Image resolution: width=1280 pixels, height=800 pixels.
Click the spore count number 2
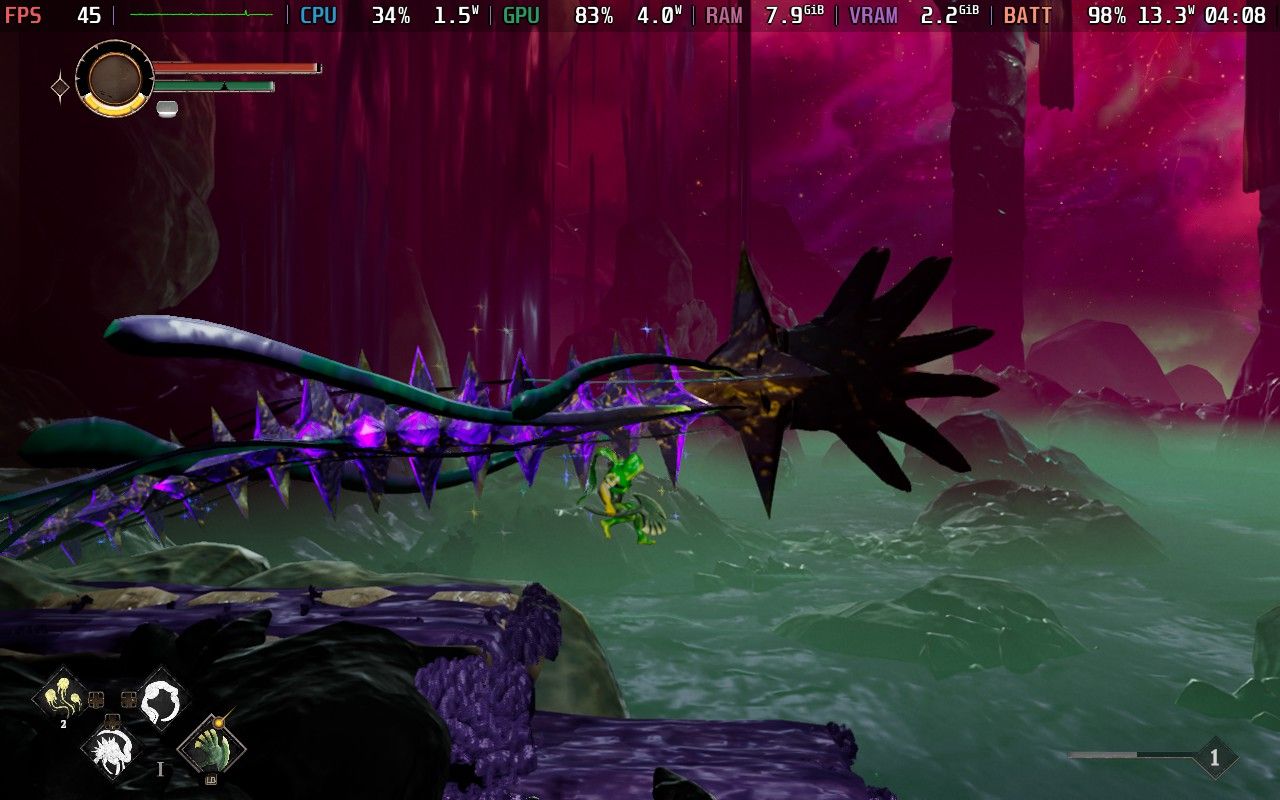pyautogui.click(x=63, y=724)
